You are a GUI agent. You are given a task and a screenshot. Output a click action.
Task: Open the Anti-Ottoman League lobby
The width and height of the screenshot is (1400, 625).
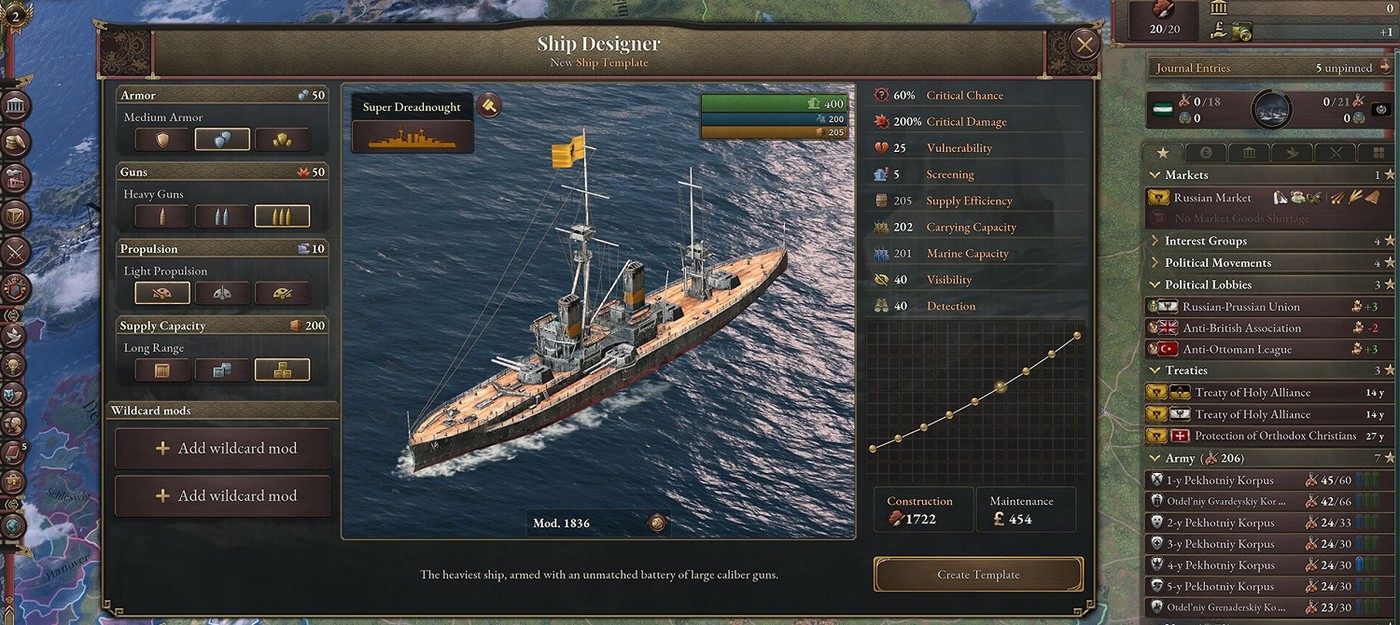(x=1237, y=350)
